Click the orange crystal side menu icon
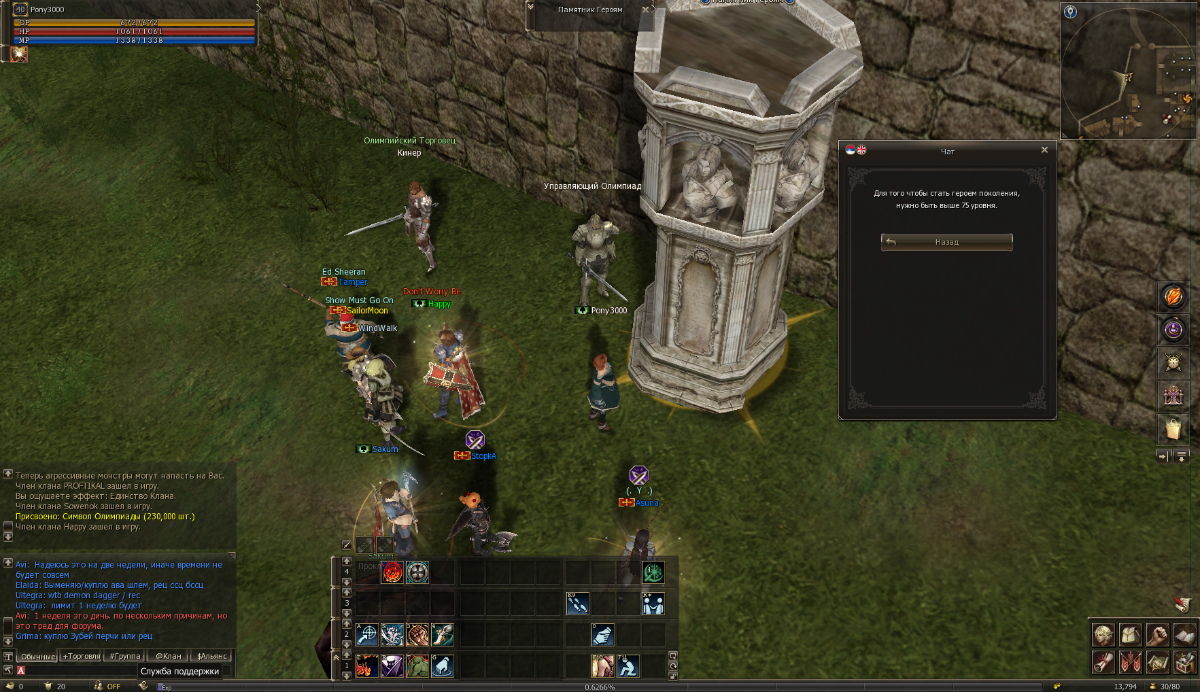This screenshot has height=692, width=1200. coord(1172,297)
